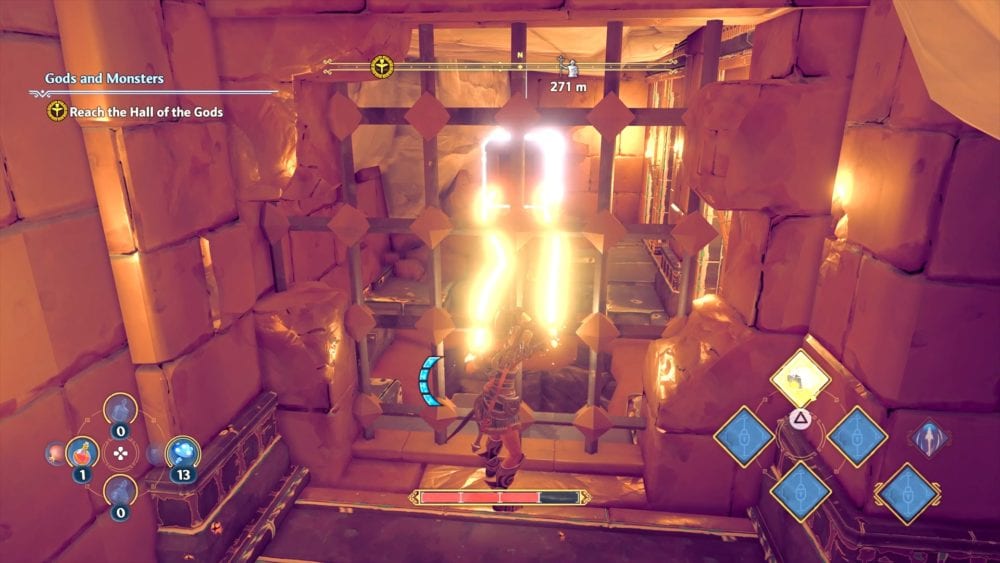1000x563 pixels.
Task: Use the blue mushroom stamina item
Action: 182,452
